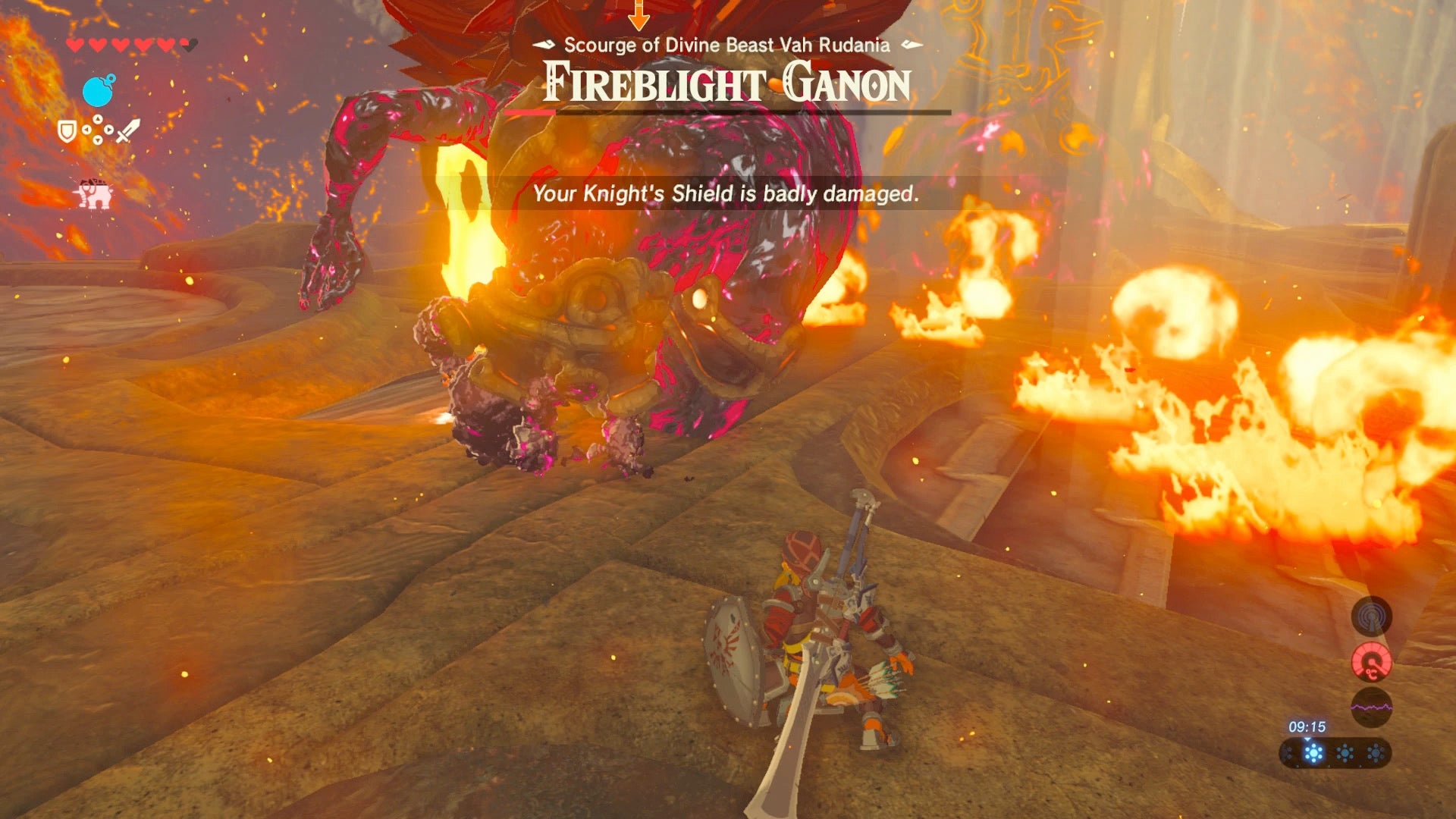Viewport: 1456px width, 819px height.
Task: Click the Scourge of Divine Beast subtitle
Action: click(726, 45)
